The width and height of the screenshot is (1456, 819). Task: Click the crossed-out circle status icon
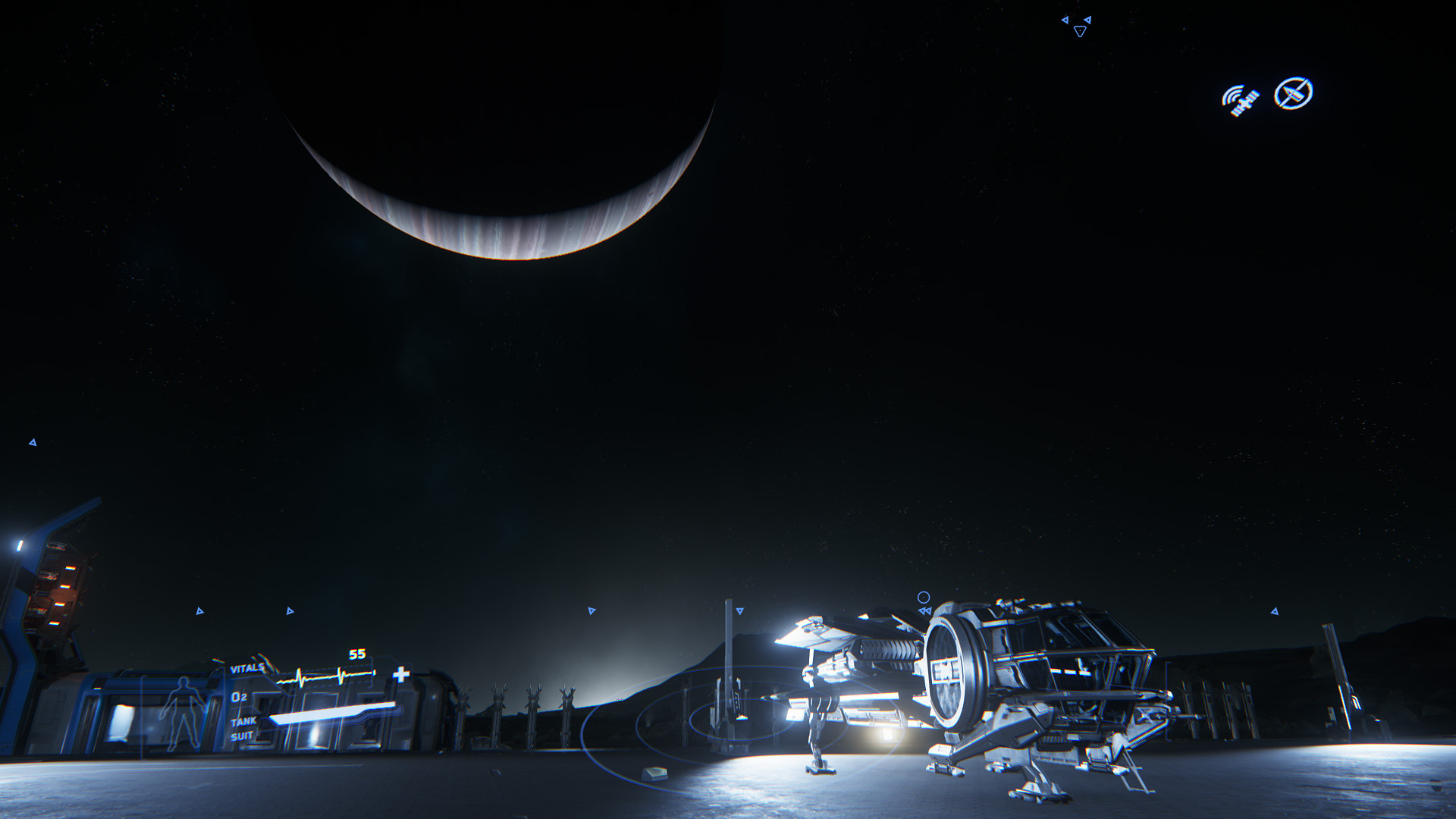1293,93
